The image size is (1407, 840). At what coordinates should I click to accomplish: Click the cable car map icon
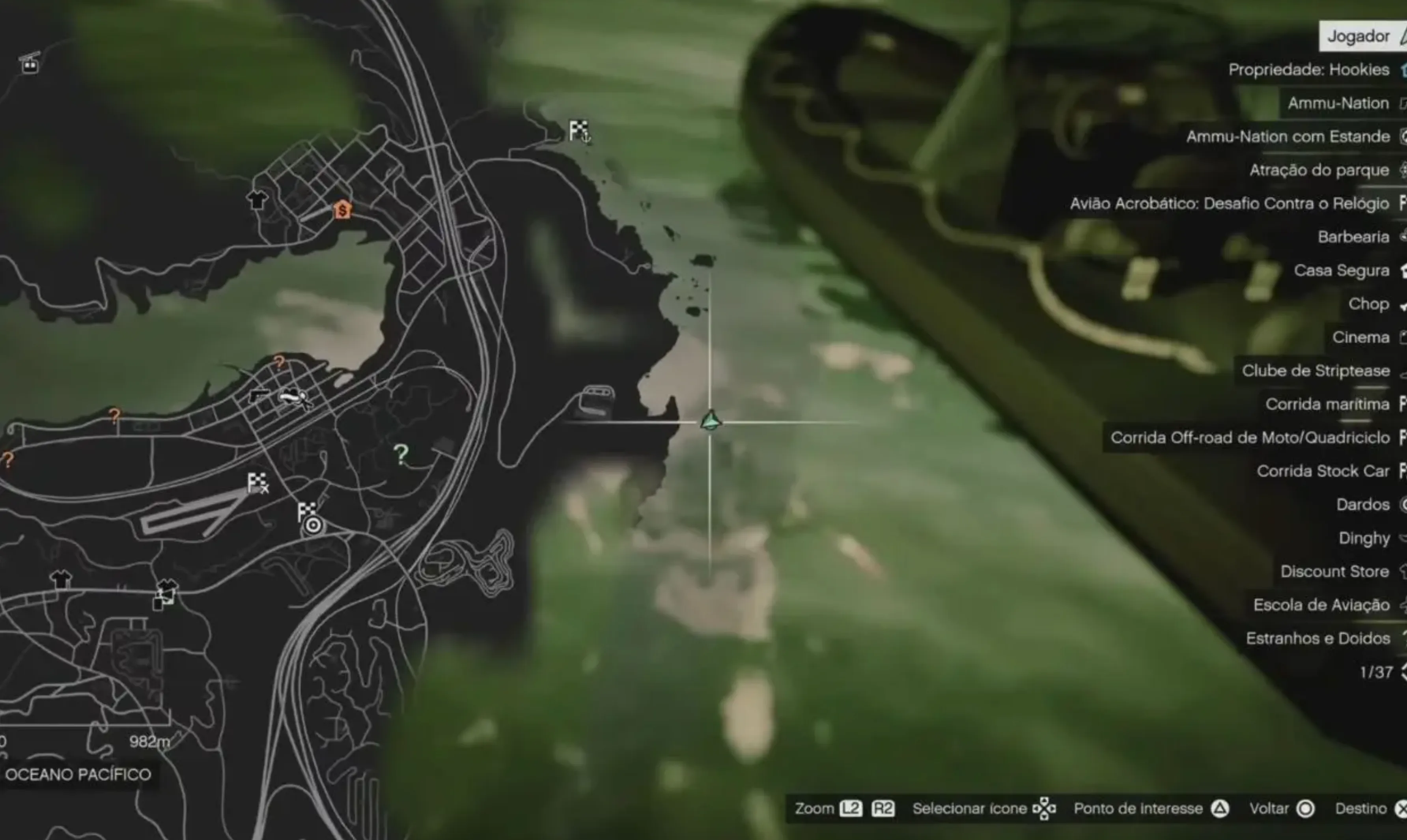pos(30,63)
